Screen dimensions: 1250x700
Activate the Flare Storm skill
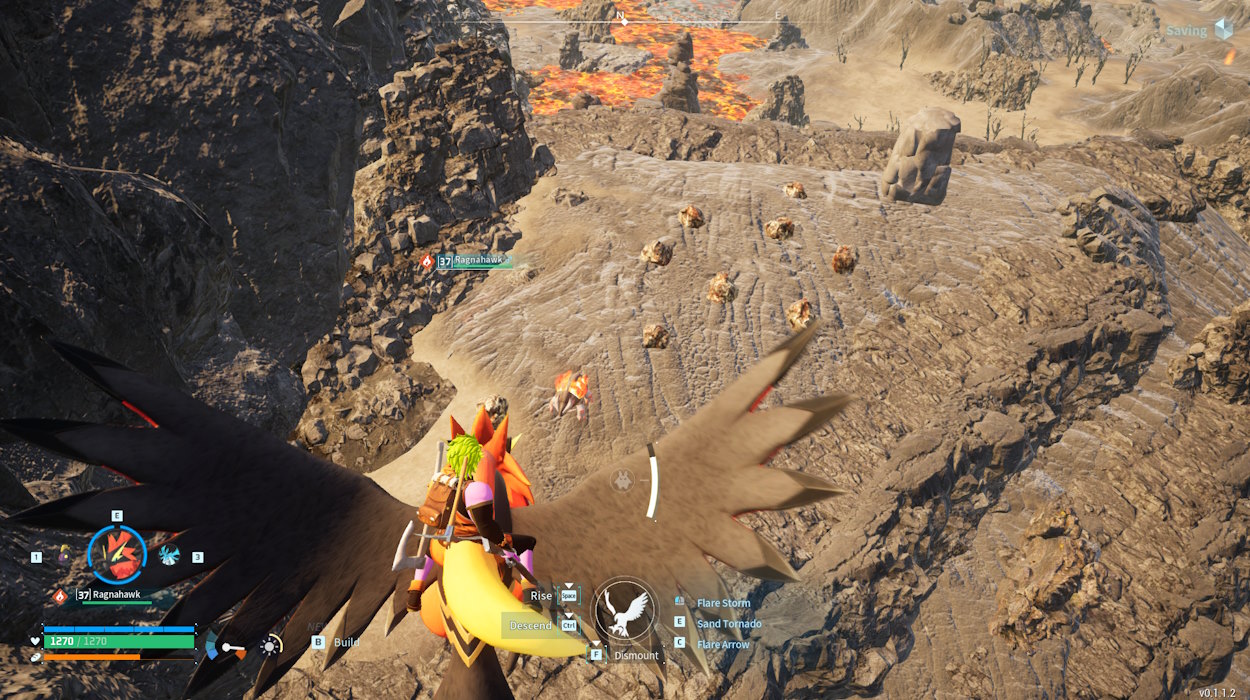click(723, 603)
